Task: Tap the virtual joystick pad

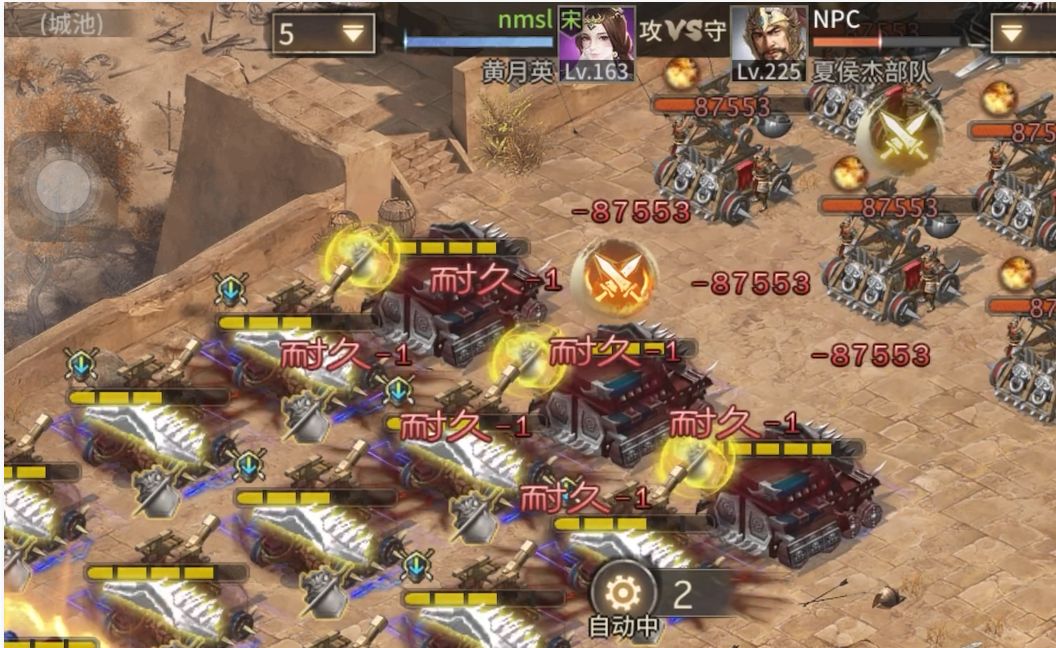Action: (x=68, y=187)
